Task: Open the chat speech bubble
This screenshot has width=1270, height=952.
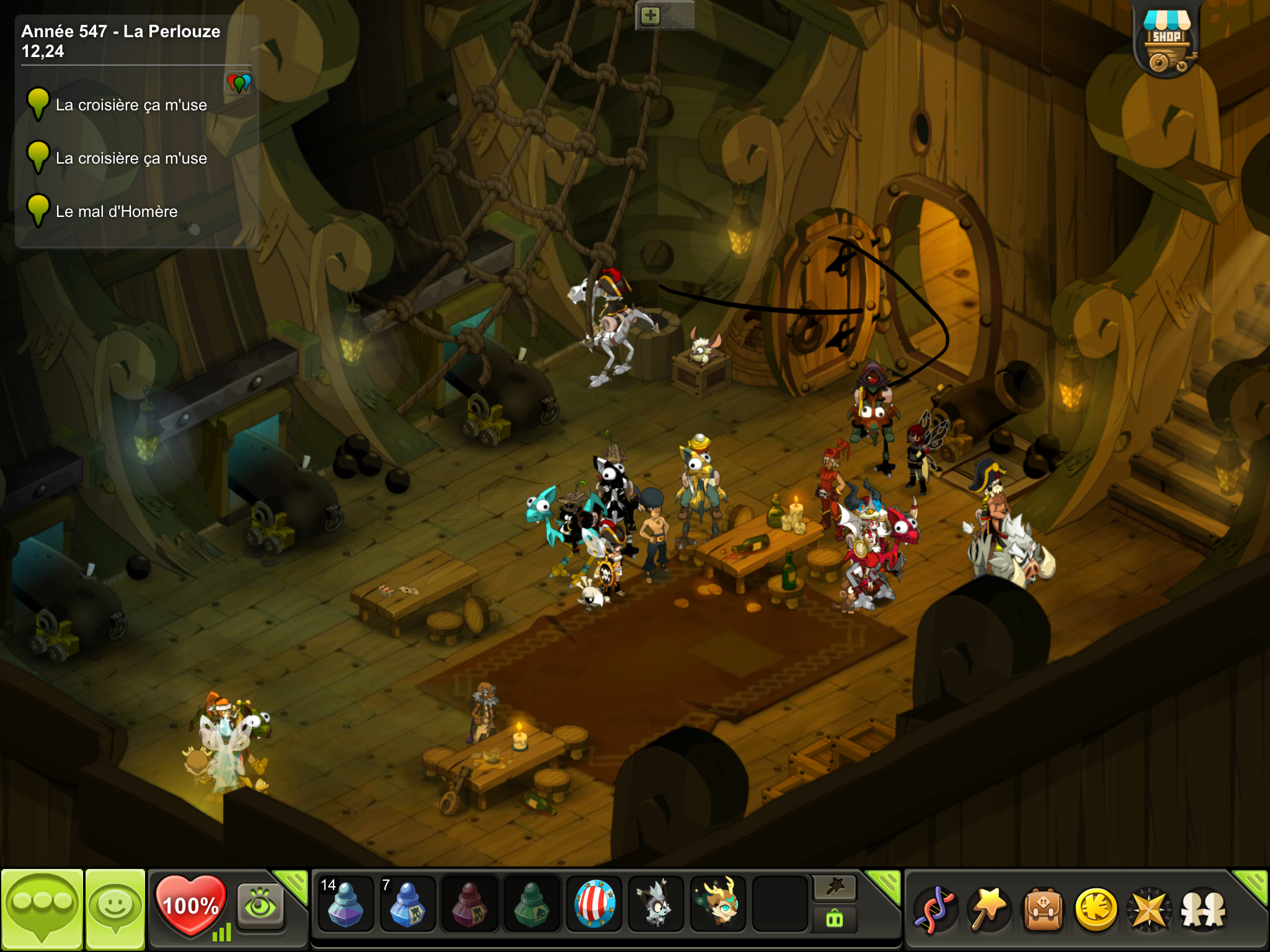Action: pos(42,909)
